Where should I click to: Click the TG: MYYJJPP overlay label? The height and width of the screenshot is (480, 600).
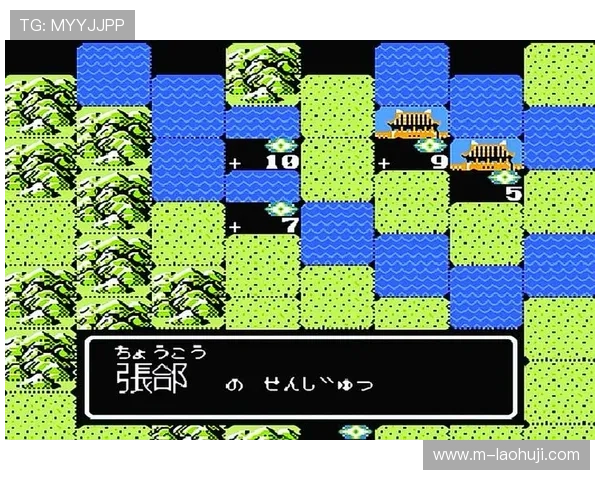tap(72, 25)
